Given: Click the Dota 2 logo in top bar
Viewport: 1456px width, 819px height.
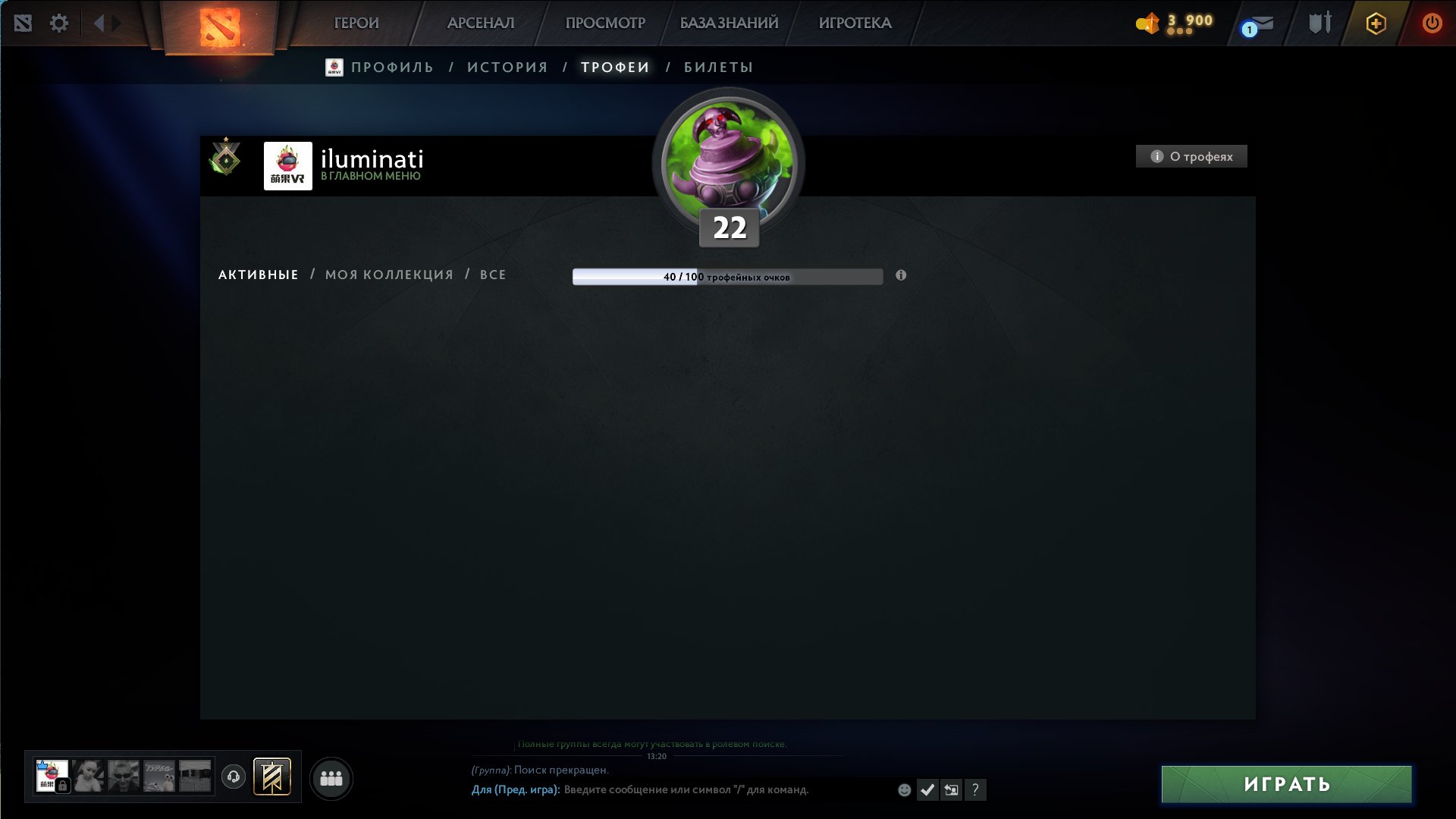Looking at the screenshot, I should point(219,24).
